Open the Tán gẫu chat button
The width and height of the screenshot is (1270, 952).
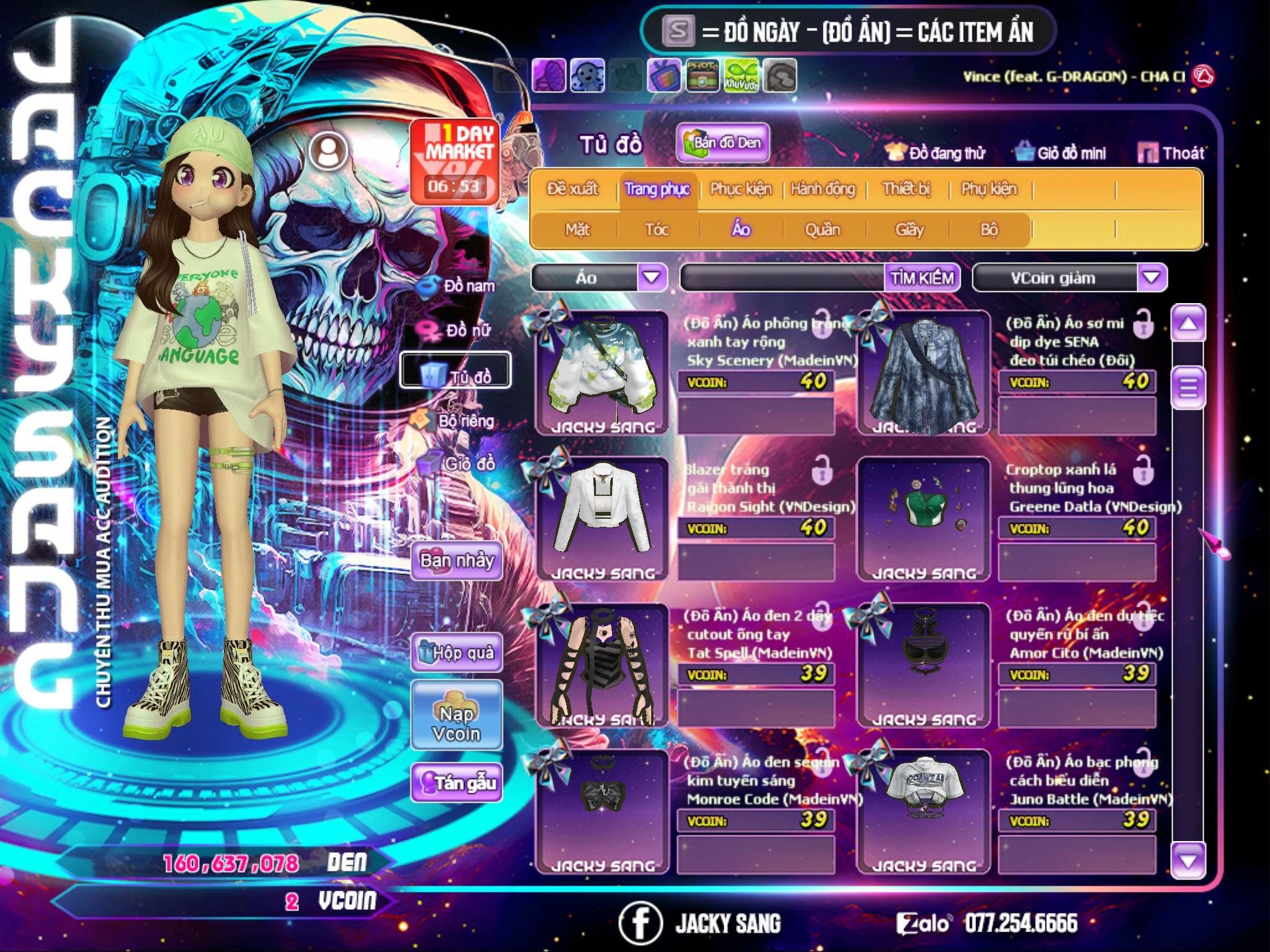tap(456, 783)
